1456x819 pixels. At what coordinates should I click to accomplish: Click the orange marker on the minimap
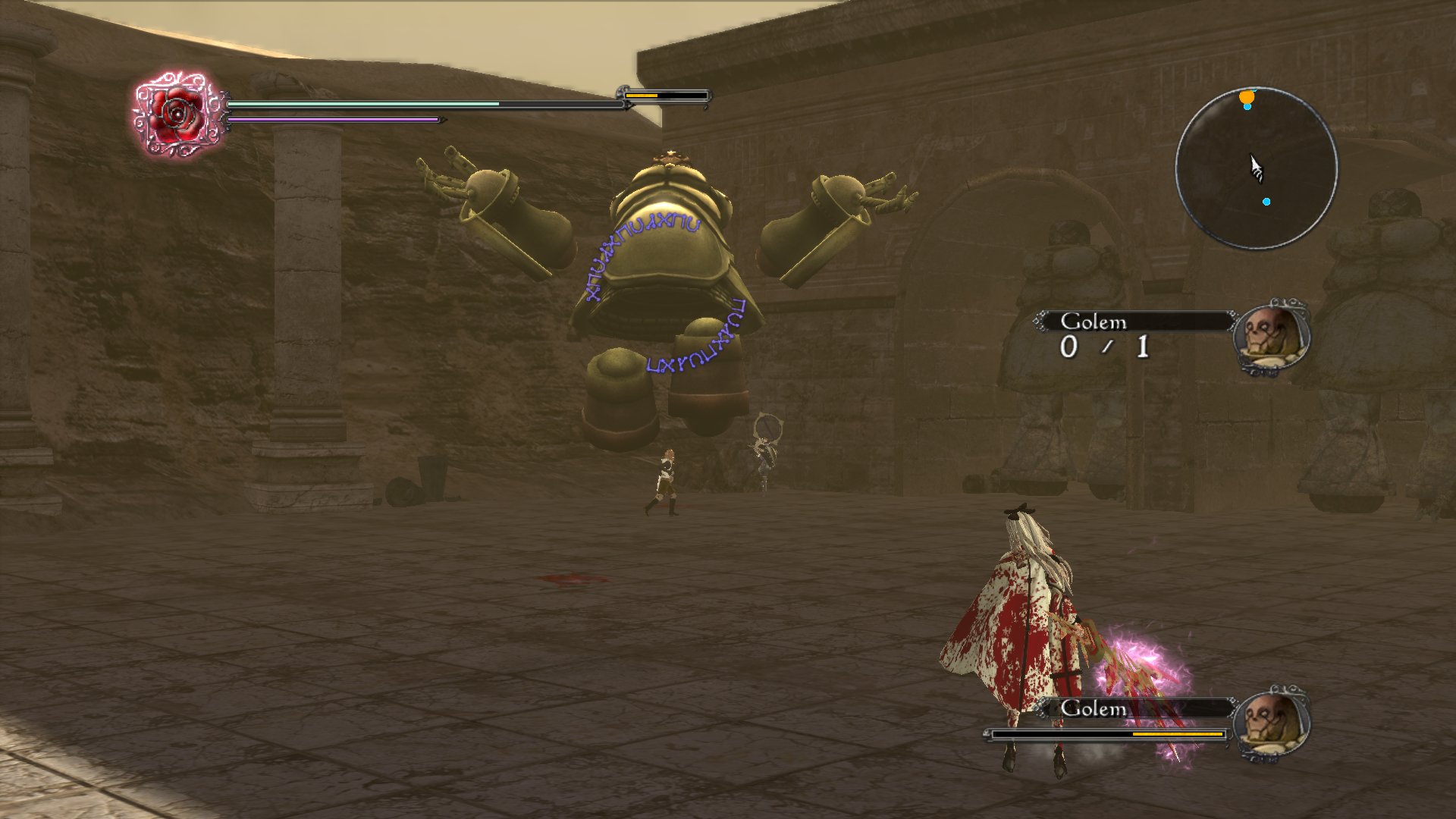[x=1246, y=97]
